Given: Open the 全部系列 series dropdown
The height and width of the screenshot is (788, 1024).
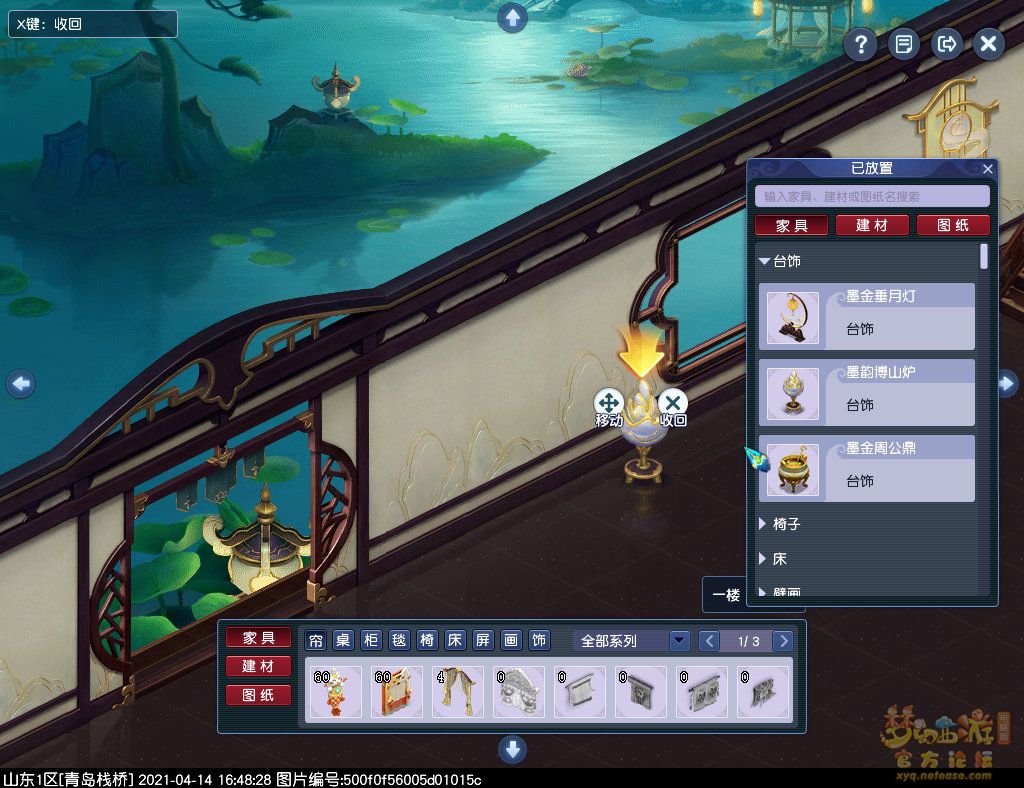Looking at the screenshot, I should (679, 641).
